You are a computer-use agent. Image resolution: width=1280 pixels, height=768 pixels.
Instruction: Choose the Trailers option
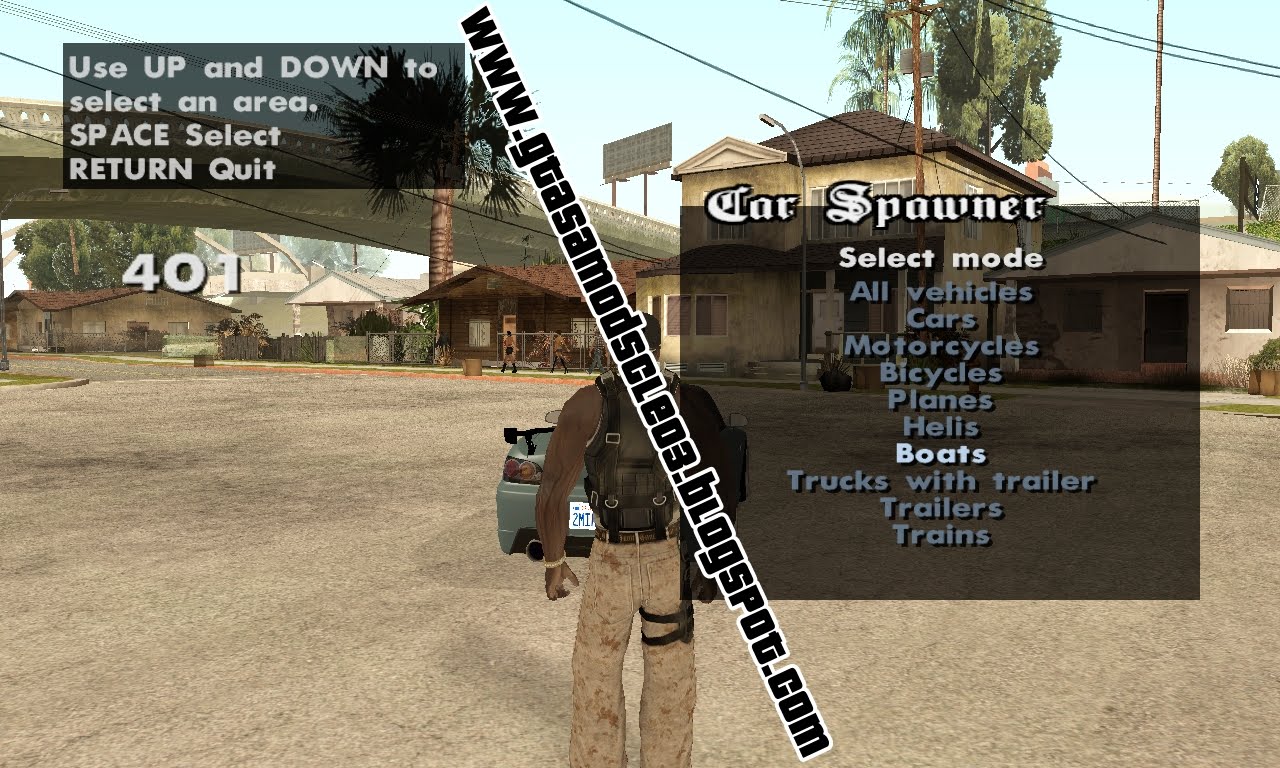click(x=940, y=508)
